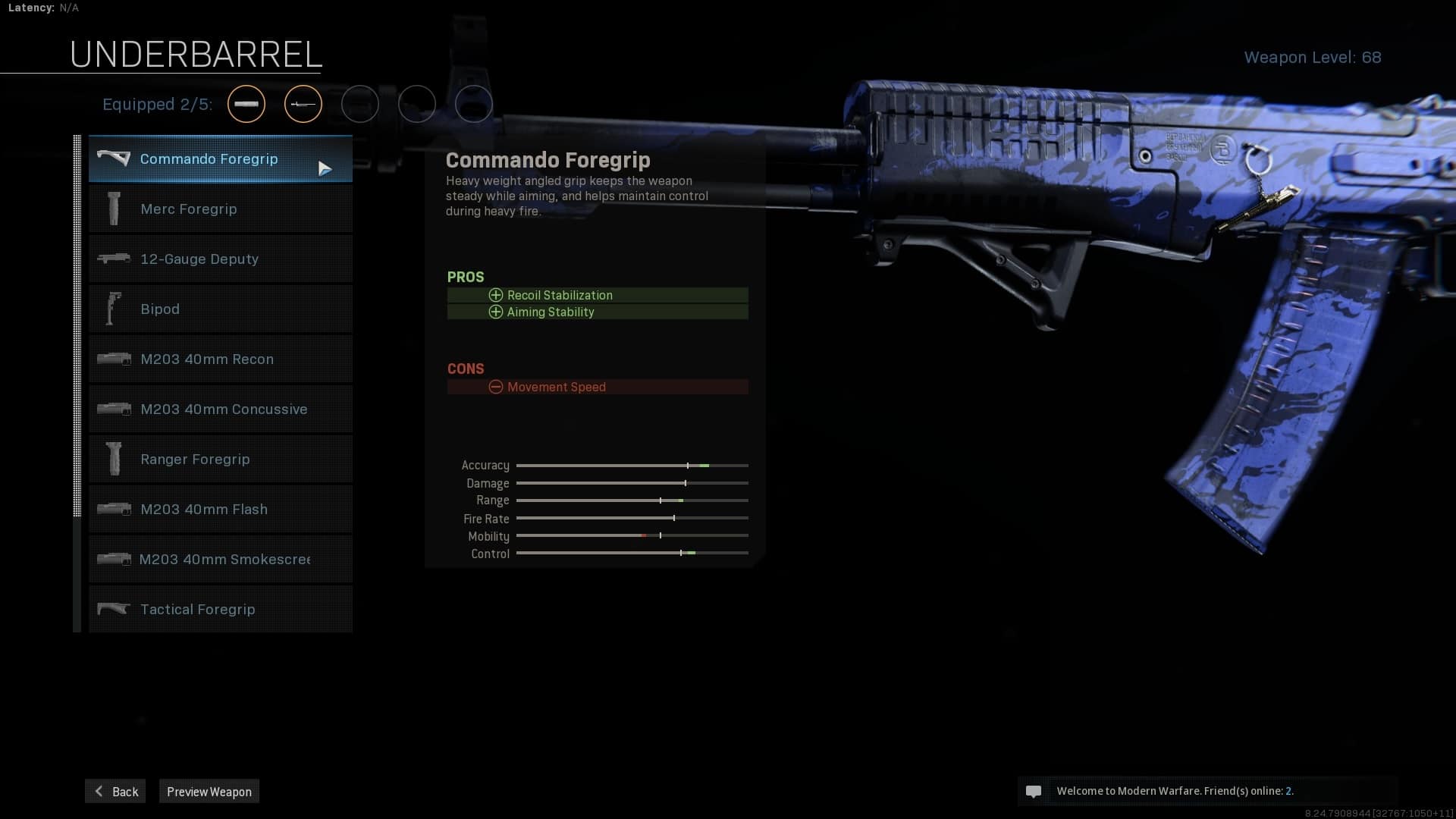This screenshot has width=1456, height=819.
Task: Select the Tactical Foregrip attachment
Action: (220, 610)
